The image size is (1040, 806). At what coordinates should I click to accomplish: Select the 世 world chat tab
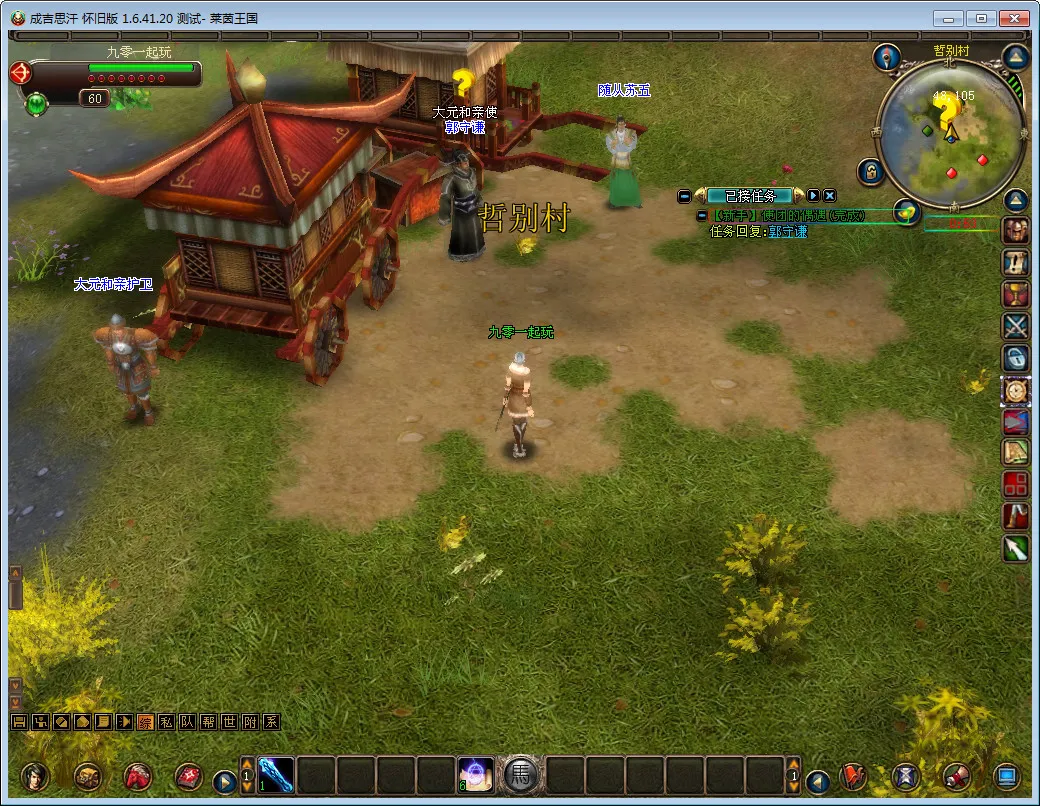tap(229, 722)
